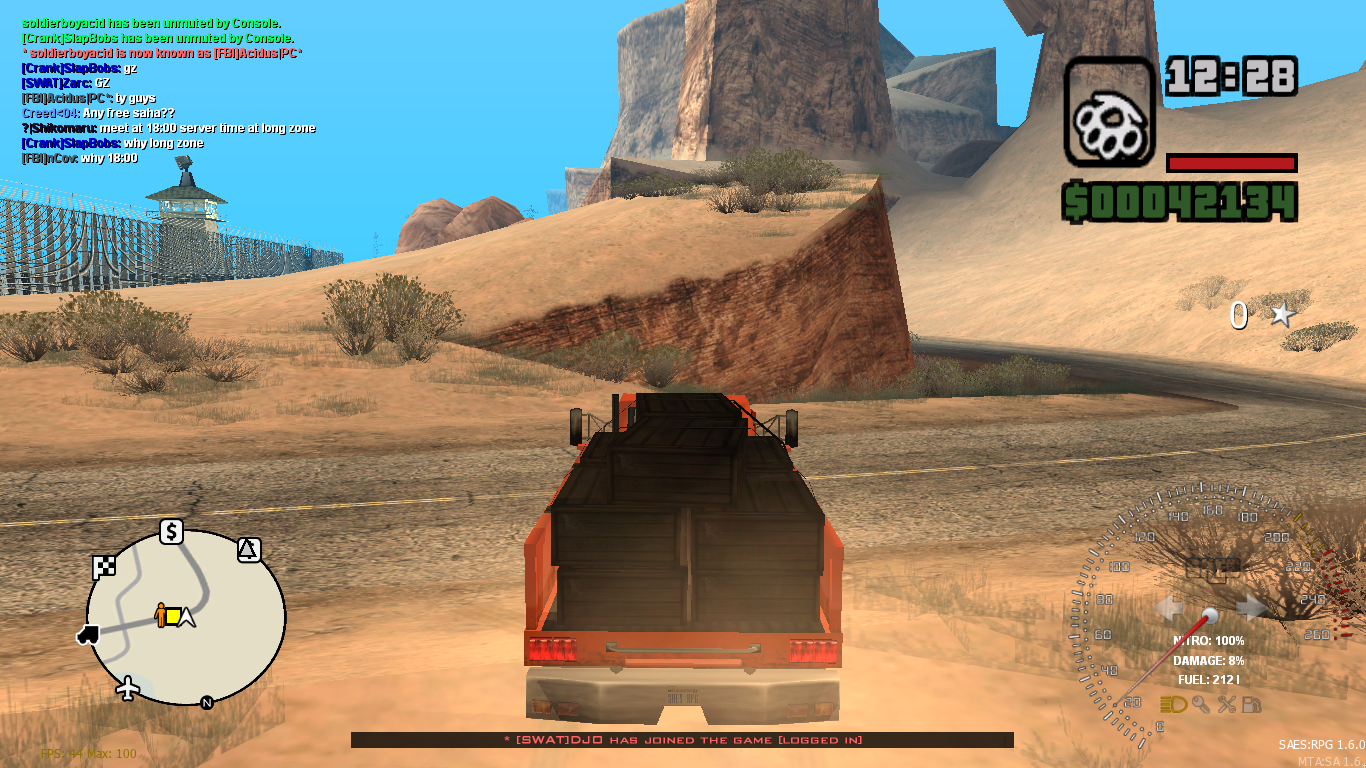Select the airplane blip on the minimap
The height and width of the screenshot is (768, 1366).
click(127, 686)
